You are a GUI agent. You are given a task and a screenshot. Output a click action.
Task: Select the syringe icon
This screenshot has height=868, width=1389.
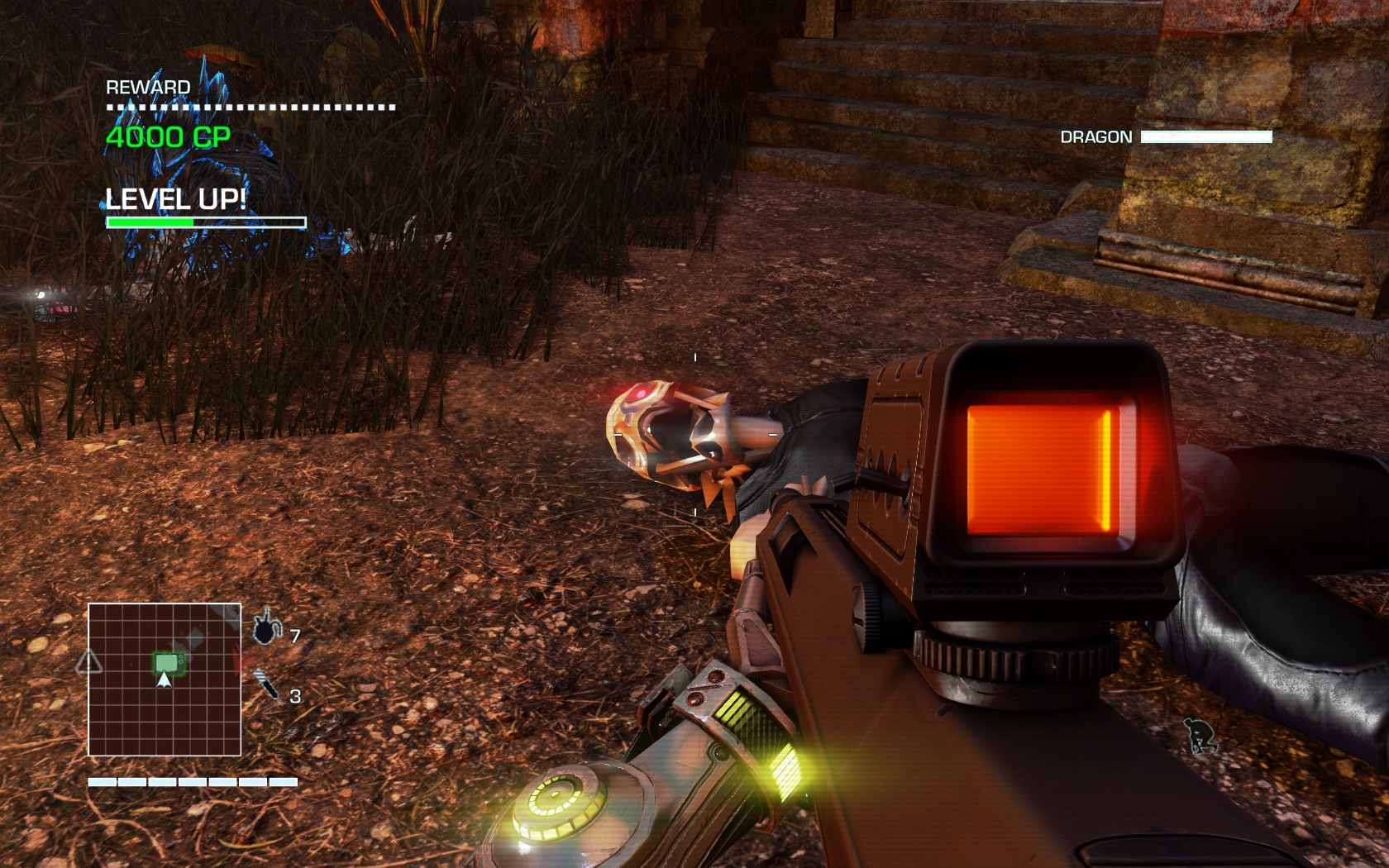pyautogui.click(x=266, y=685)
